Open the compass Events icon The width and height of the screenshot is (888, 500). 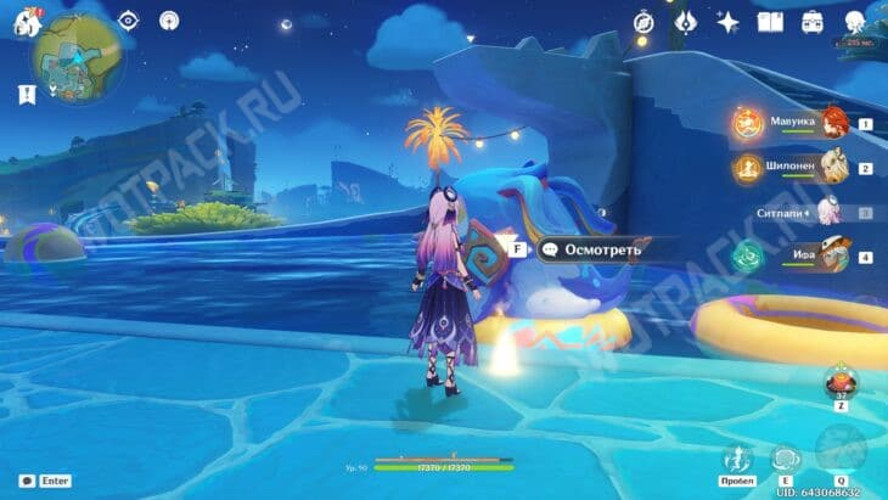643,22
